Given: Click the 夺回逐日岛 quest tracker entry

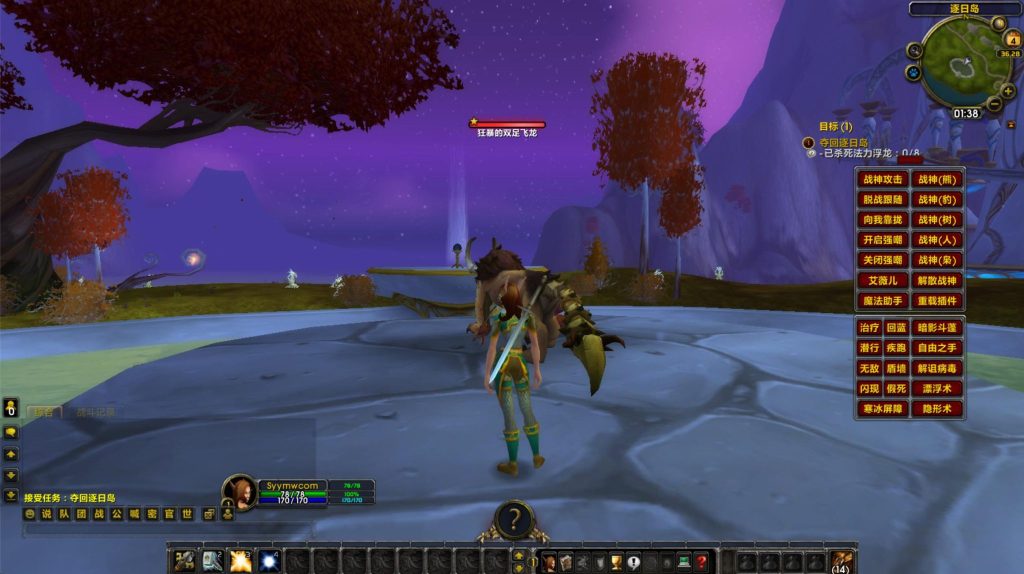Looking at the screenshot, I should tap(843, 143).
